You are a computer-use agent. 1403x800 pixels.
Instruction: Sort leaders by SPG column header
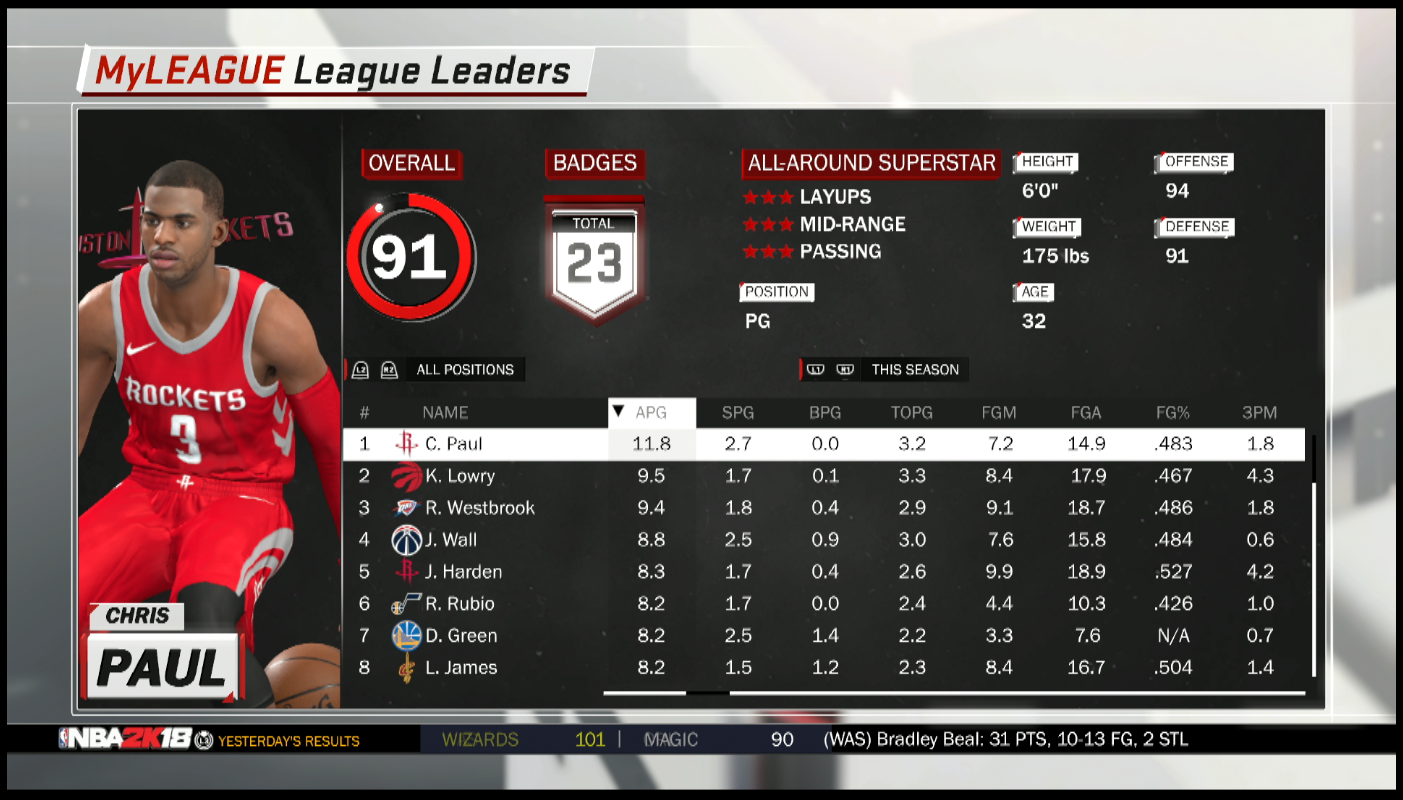coord(738,412)
